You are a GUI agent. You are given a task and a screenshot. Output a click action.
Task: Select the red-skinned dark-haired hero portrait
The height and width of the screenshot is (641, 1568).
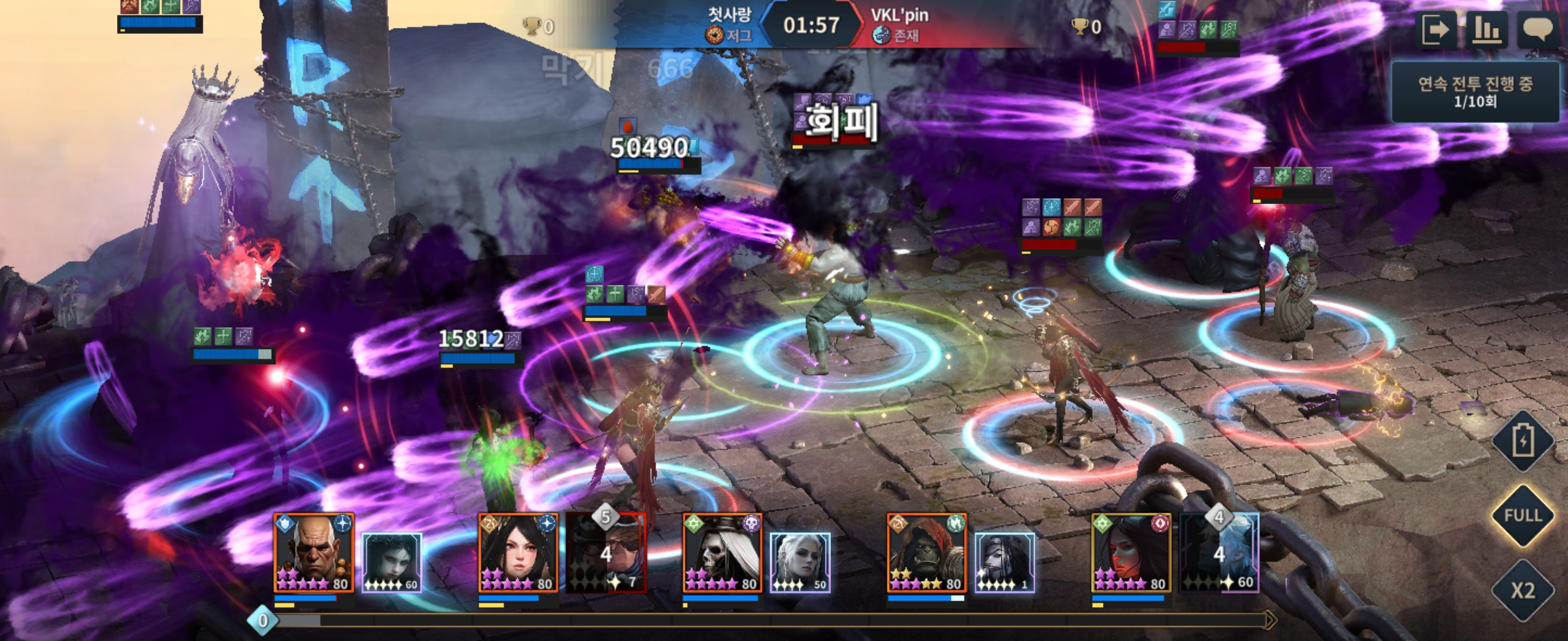tap(1131, 553)
